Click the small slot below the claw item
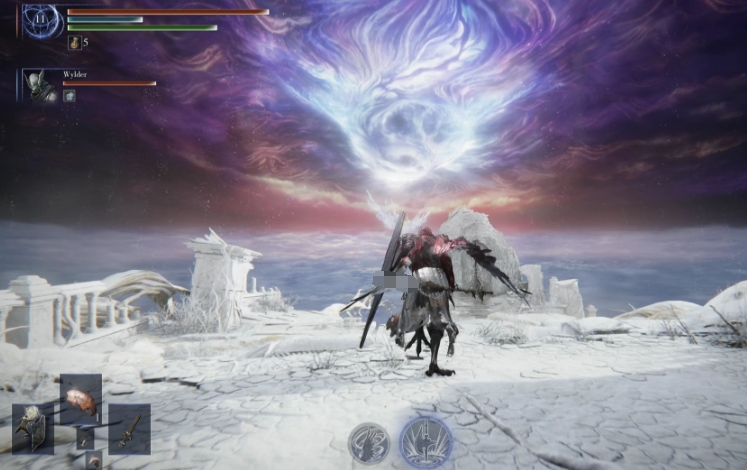Image resolution: width=747 pixels, height=470 pixels. click(85, 439)
